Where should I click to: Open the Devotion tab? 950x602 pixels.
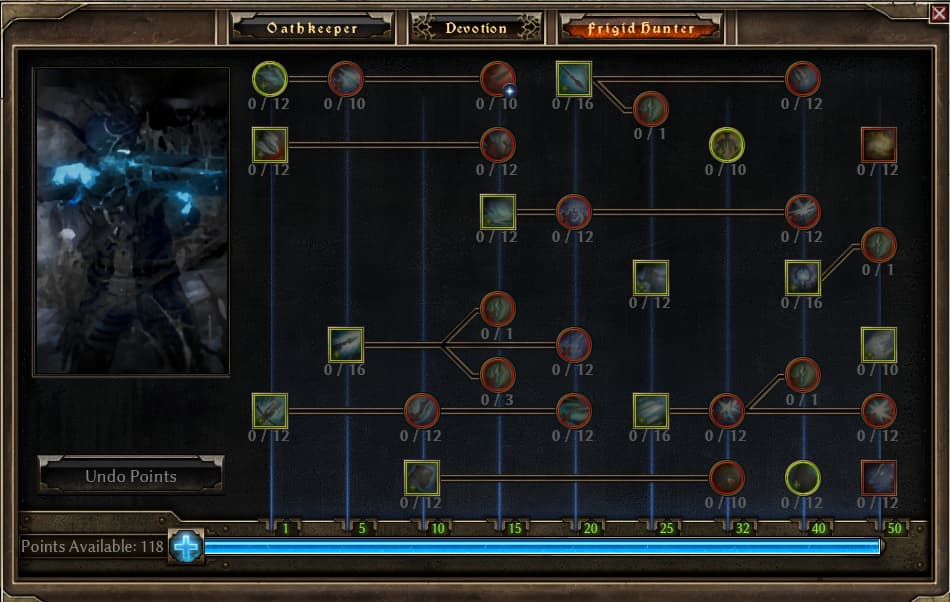[x=476, y=28]
